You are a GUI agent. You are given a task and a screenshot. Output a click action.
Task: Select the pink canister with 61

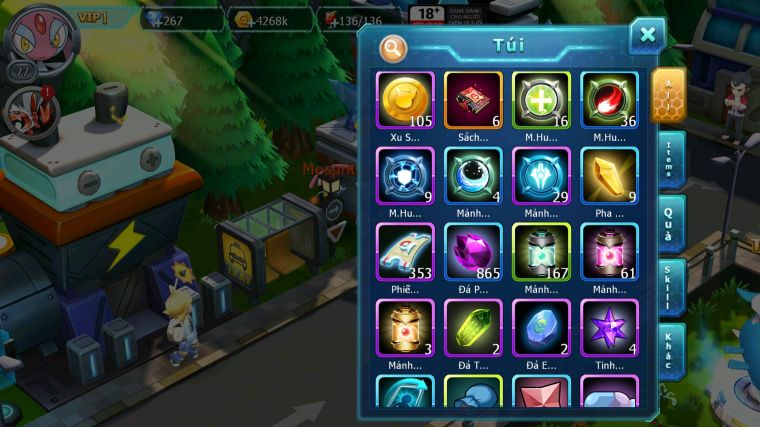tap(609, 251)
